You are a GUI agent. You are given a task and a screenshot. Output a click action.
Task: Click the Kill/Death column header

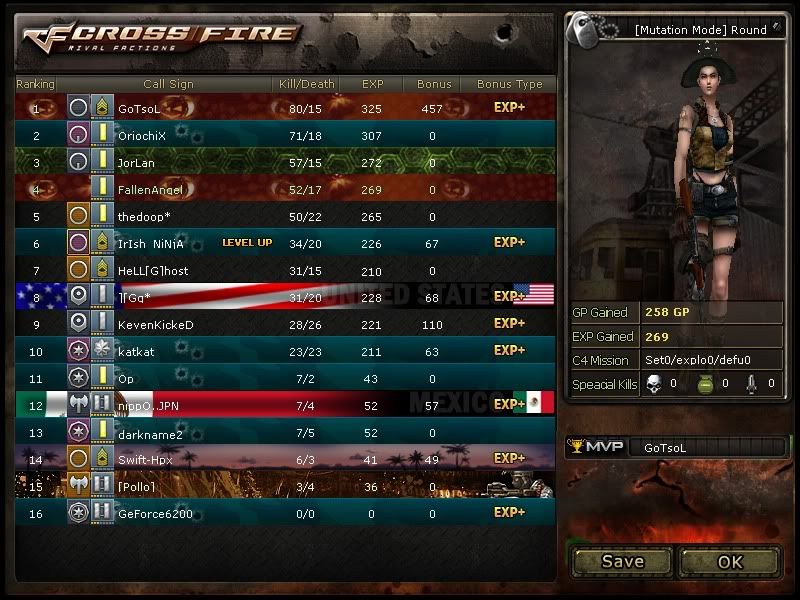point(305,84)
